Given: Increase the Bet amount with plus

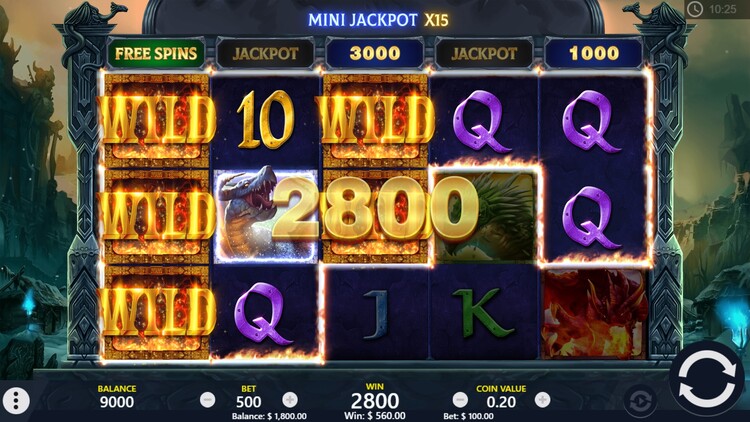Looking at the screenshot, I should 290,399.
